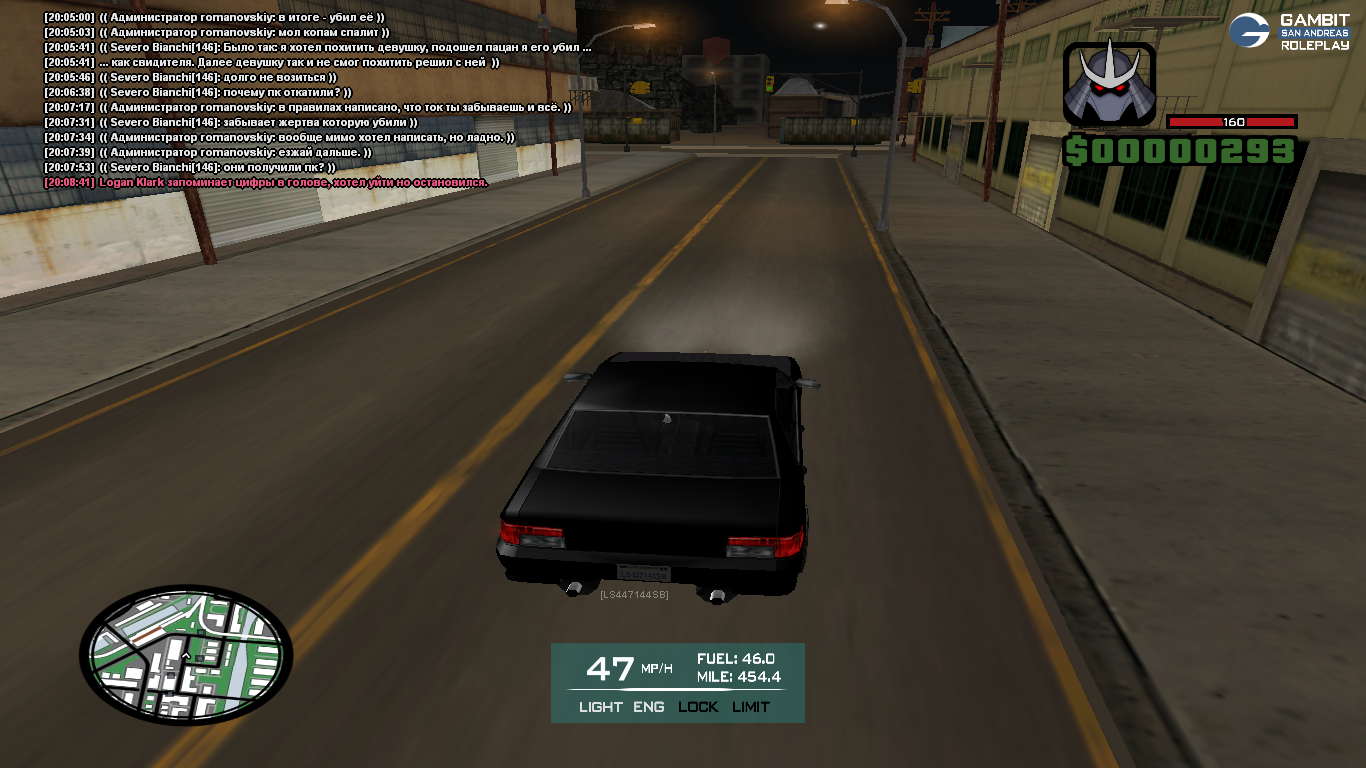
Task: Click the circular minimap radar
Action: 186,654
